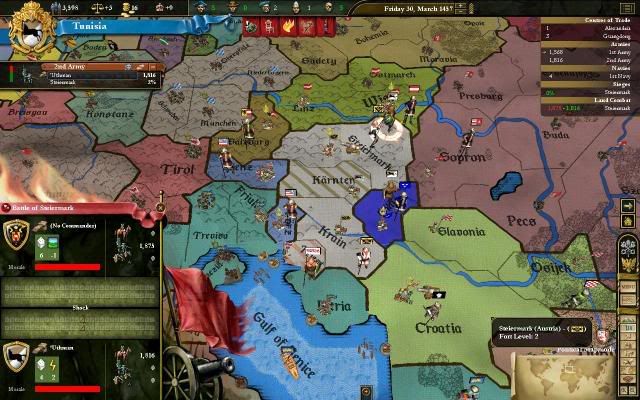Open the golden eagle emblem button
The image size is (640, 400).
click(629, 245)
